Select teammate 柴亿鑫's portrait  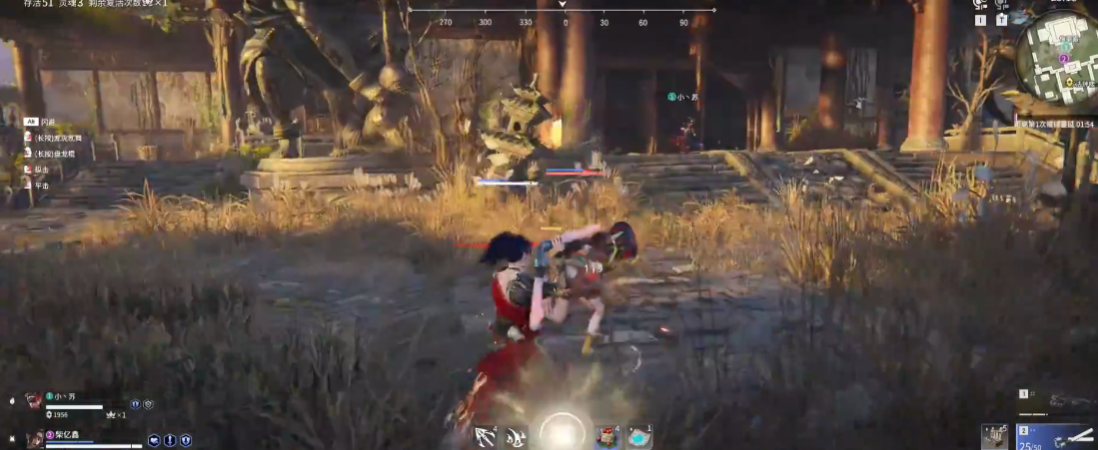tap(35, 437)
